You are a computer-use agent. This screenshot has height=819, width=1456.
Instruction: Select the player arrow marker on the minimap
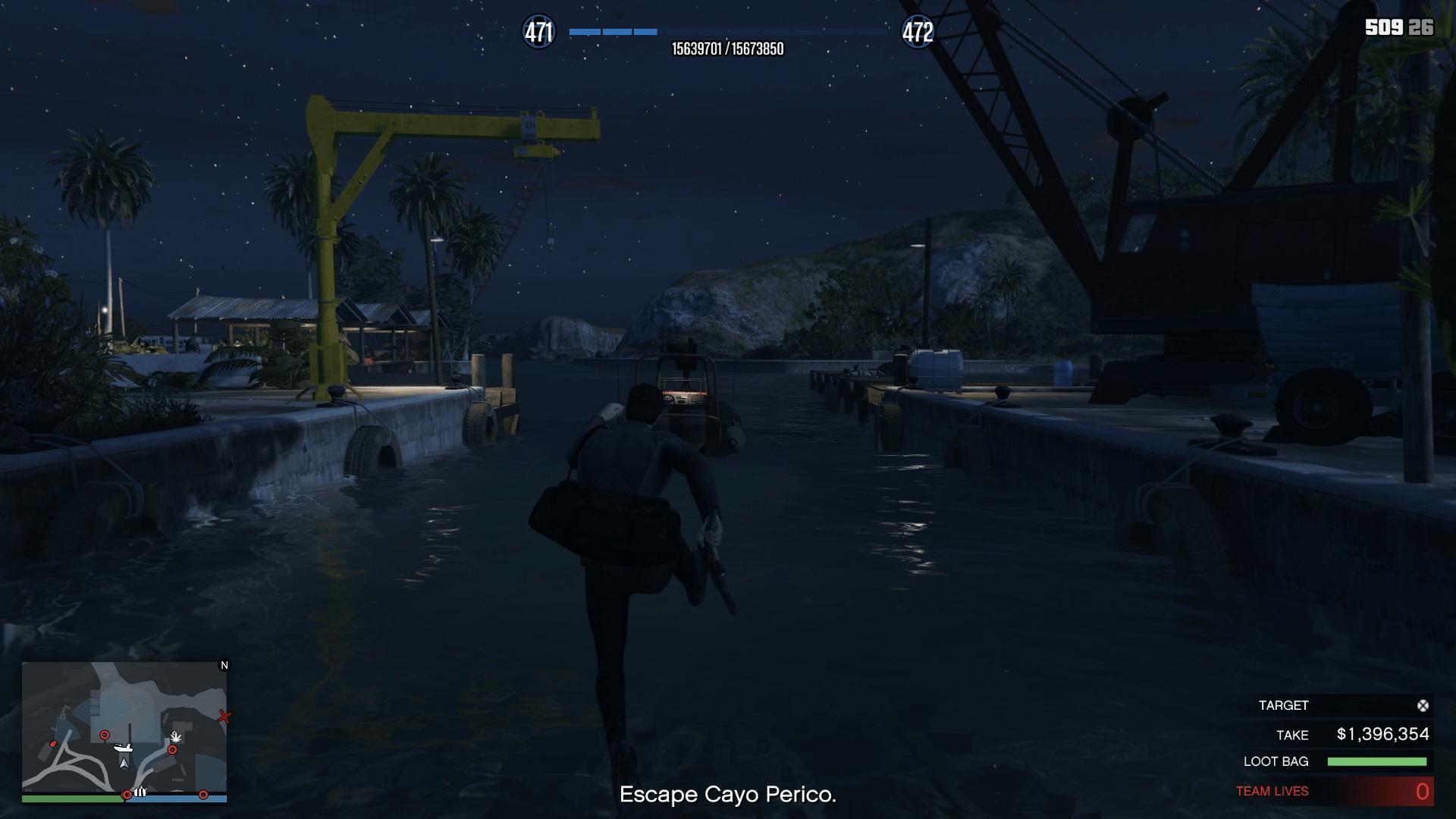(125, 764)
